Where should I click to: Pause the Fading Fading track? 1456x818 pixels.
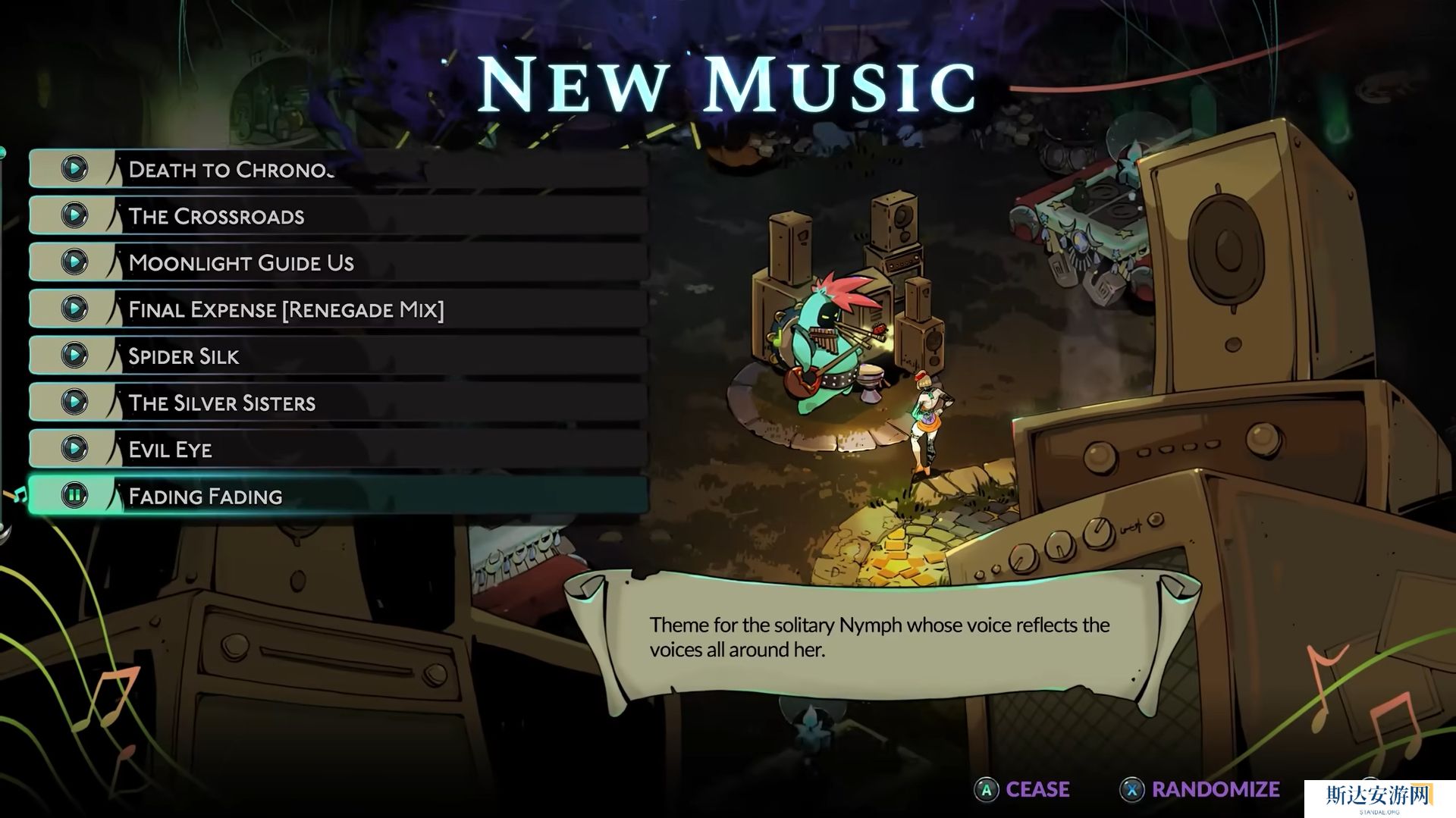coord(75,496)
